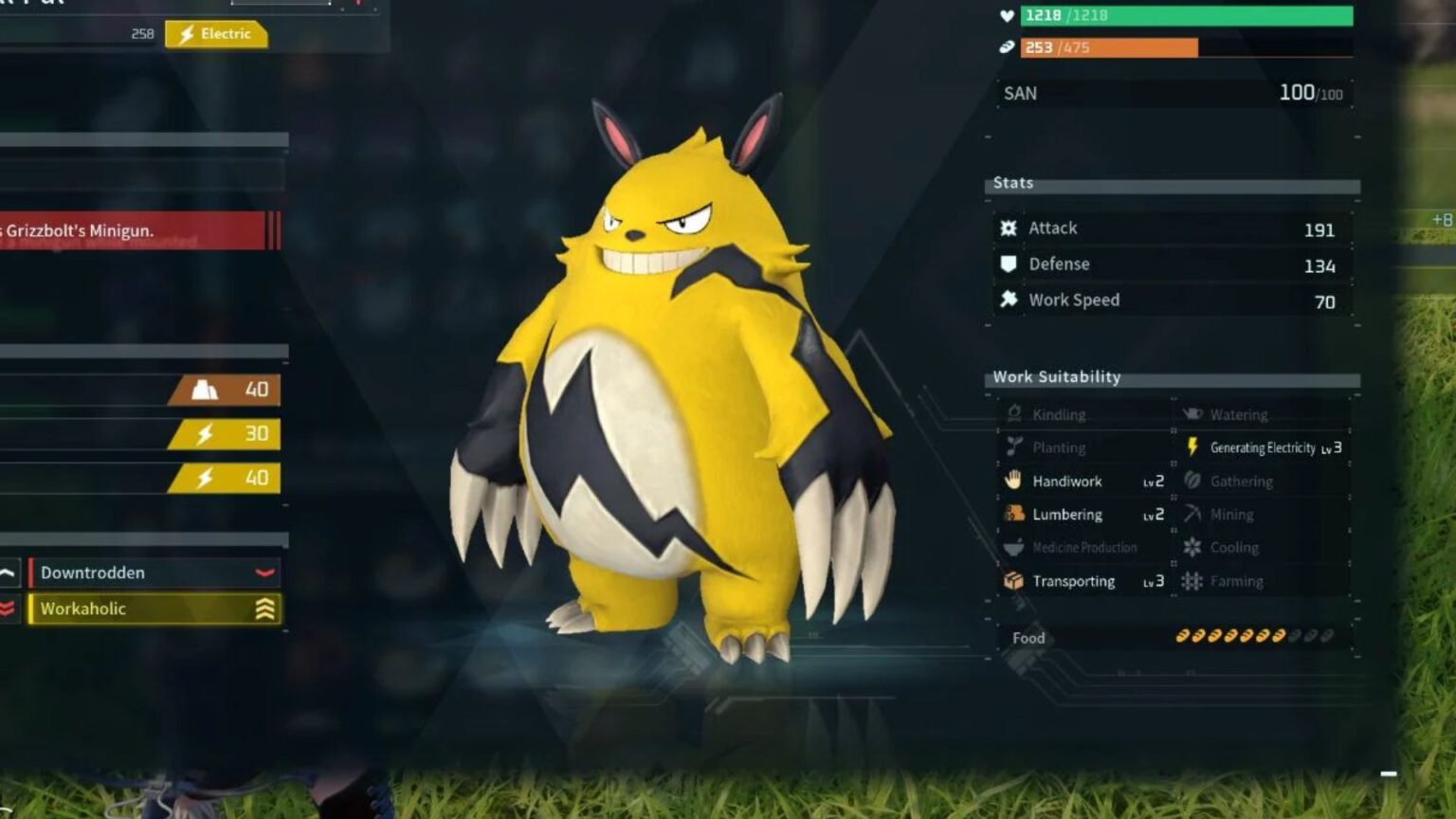The width and height of the screenshot is (1456, 819).
Task: Click the Medicine Production bowl icon
Action: point(1012,548)
